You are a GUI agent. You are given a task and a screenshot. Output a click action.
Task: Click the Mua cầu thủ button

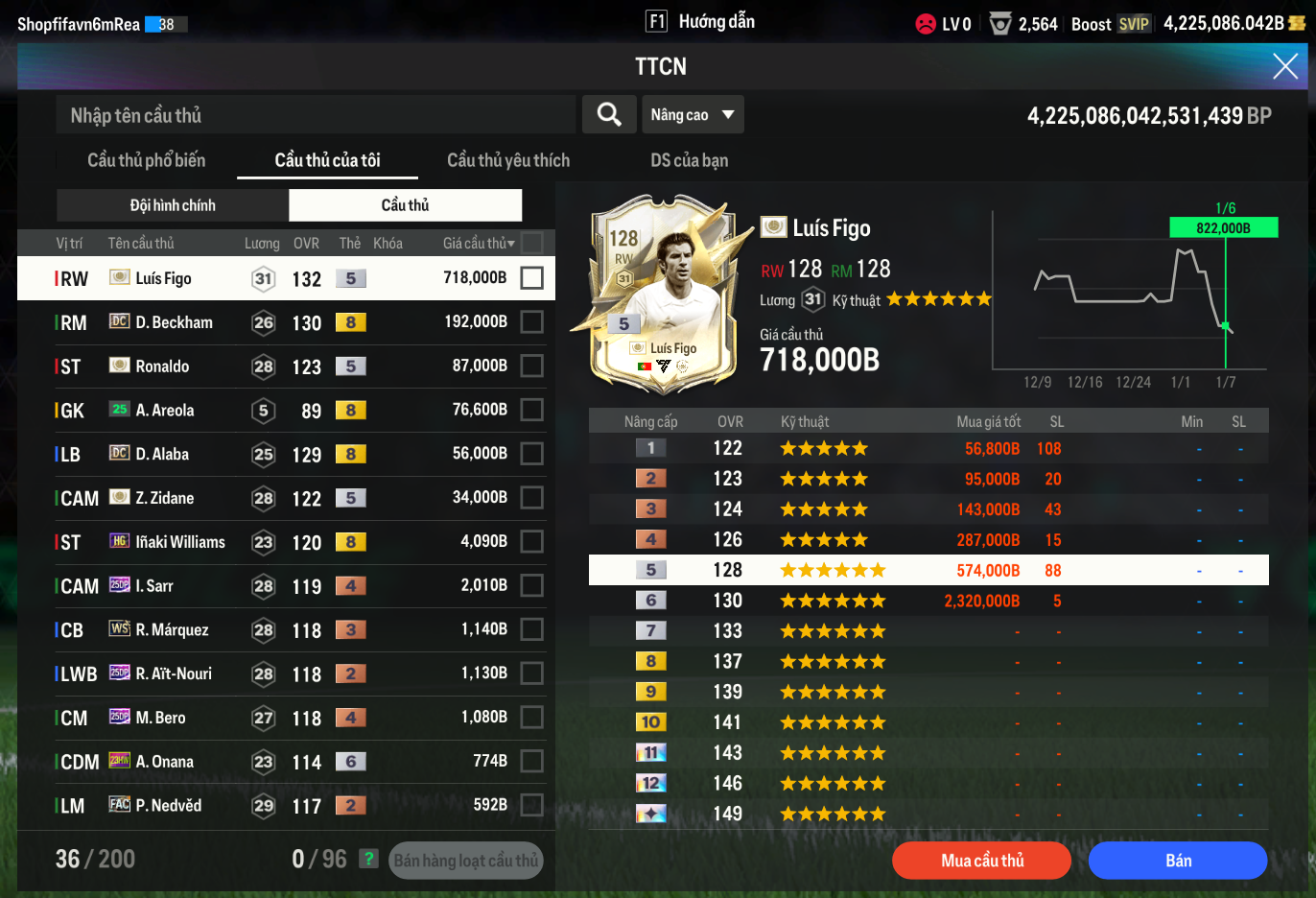[981, 861]
